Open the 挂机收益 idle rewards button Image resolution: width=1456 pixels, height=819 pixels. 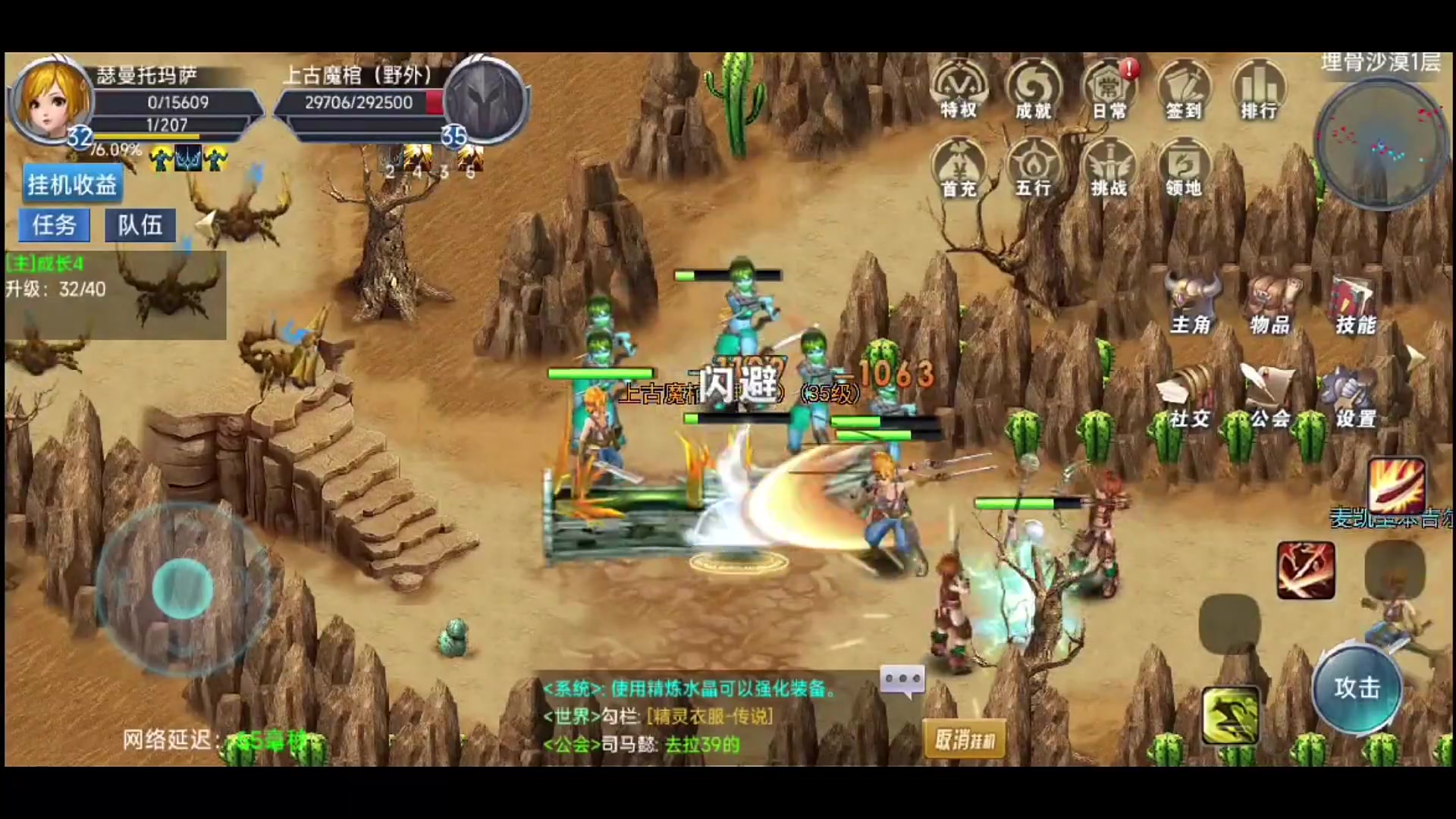pyautogui.click(x=72, y=184)
